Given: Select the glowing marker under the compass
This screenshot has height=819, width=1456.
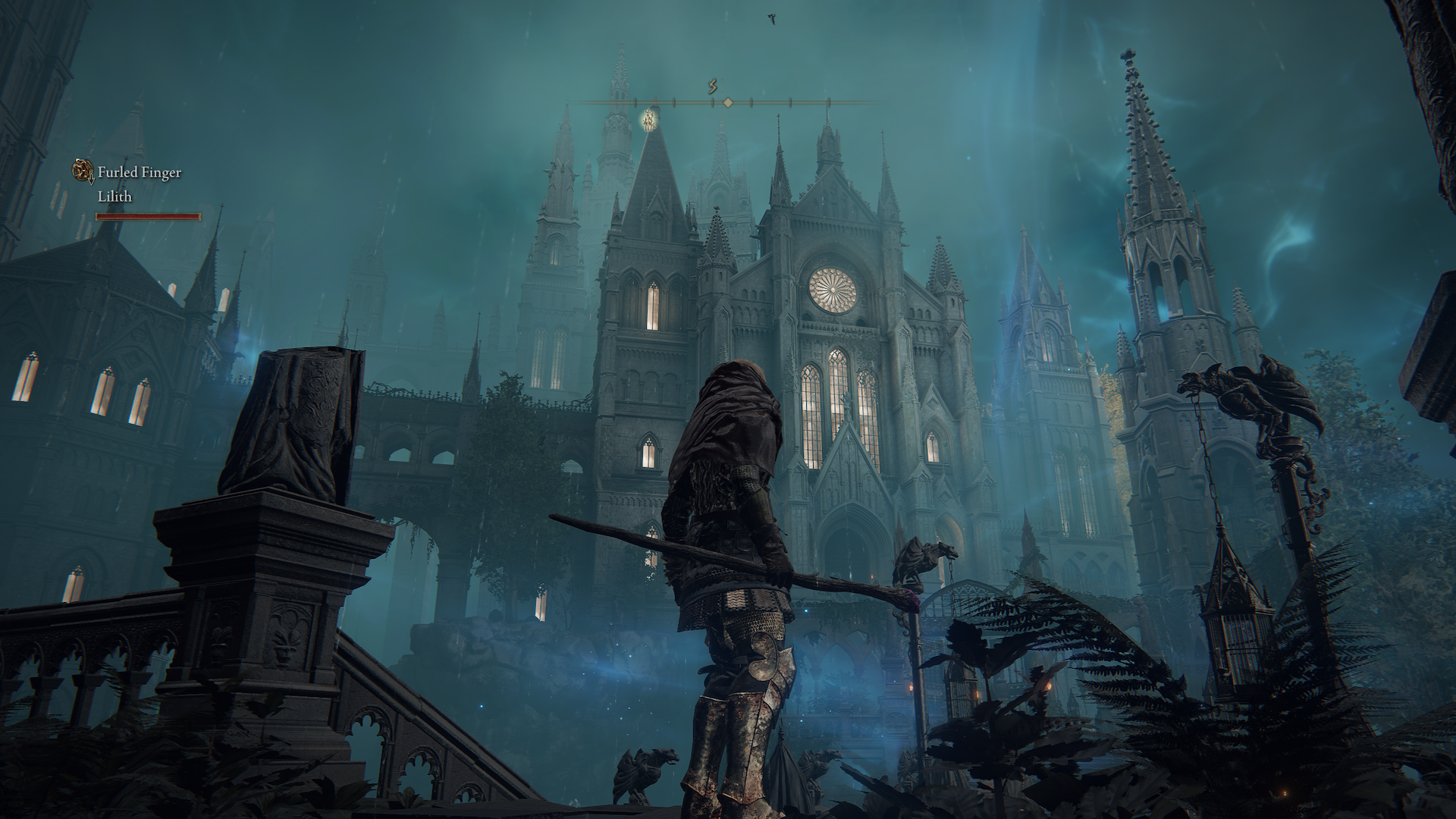Looking at the screenshot, I should click(649, 119).
